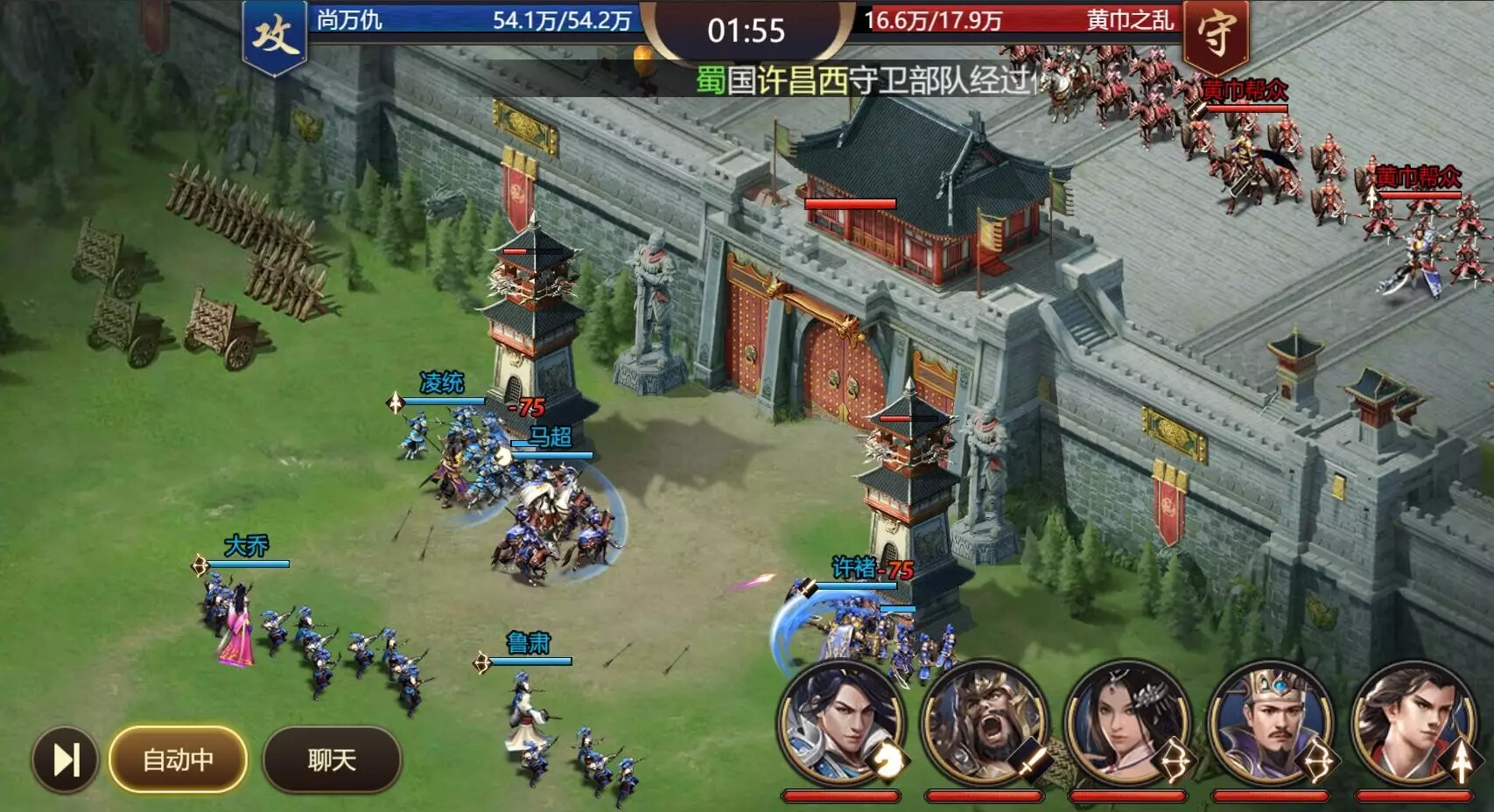Image resolution: width=1494 pixels, height=812 pixels.
Task: Choose the female archer hero portrait
Action: coord(1127,726)
